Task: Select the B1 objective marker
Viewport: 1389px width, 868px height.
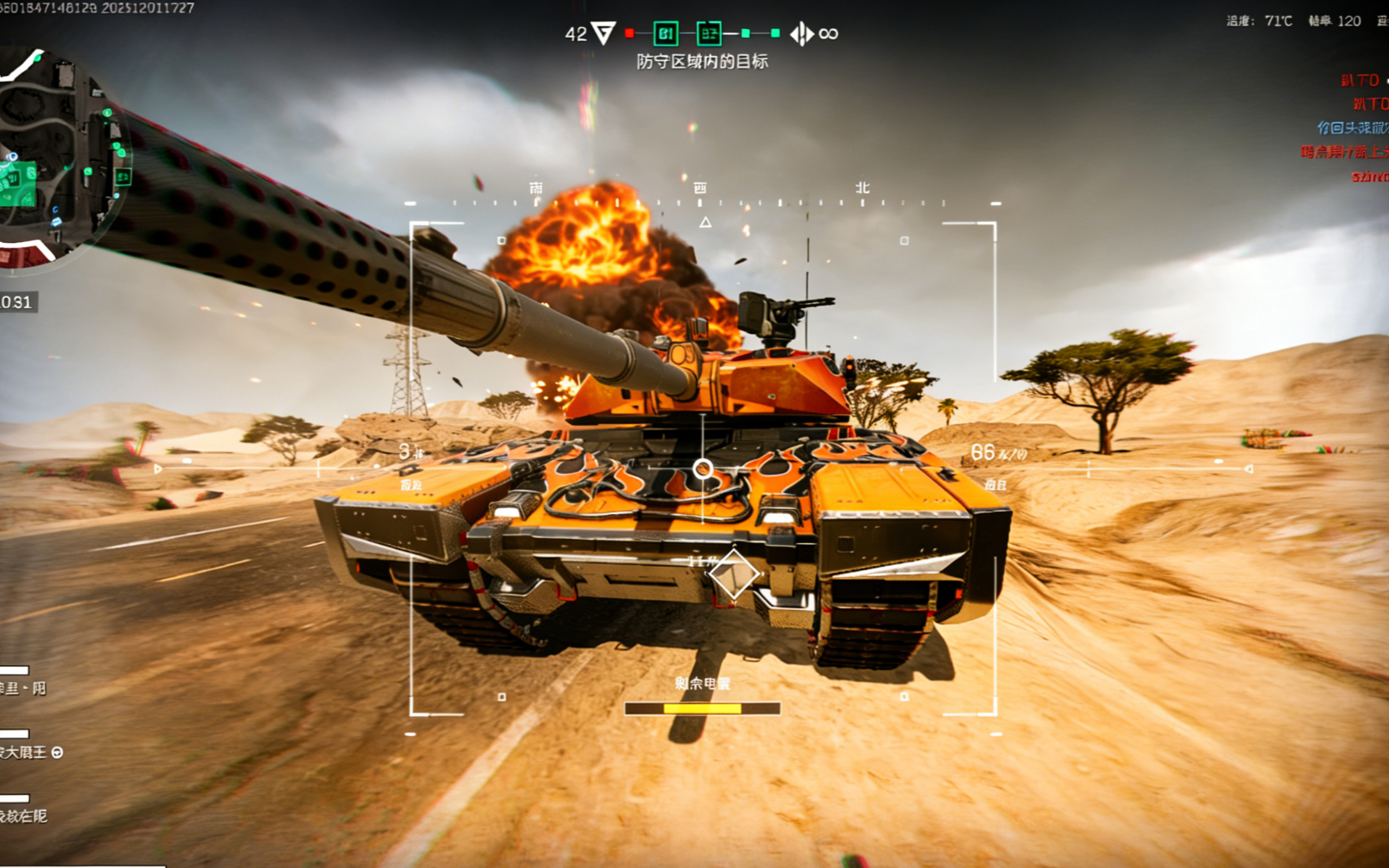Action: [x=665, y=34]
